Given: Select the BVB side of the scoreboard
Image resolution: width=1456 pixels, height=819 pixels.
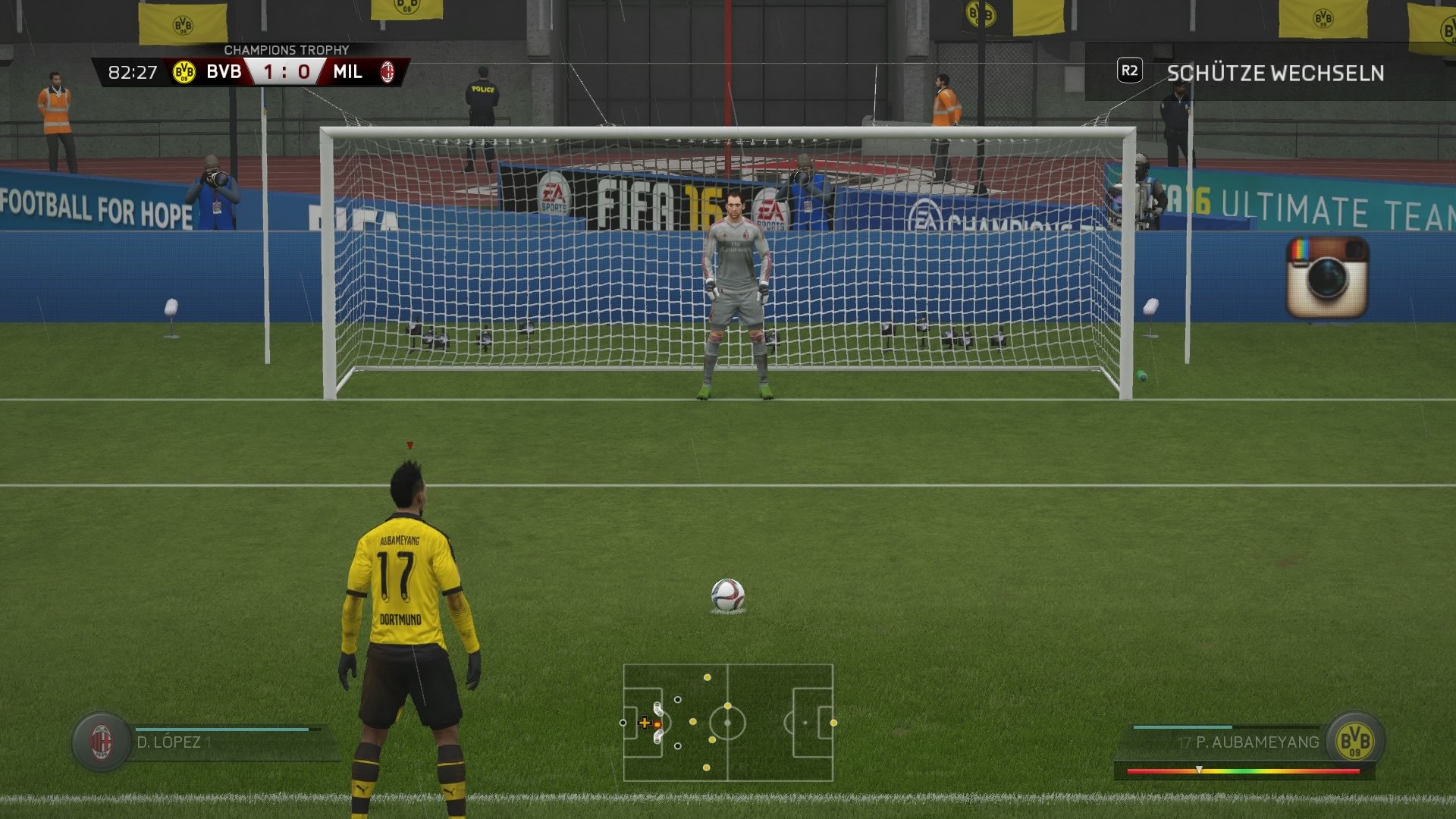Looking at the screenshot, I should pos(224,72).
